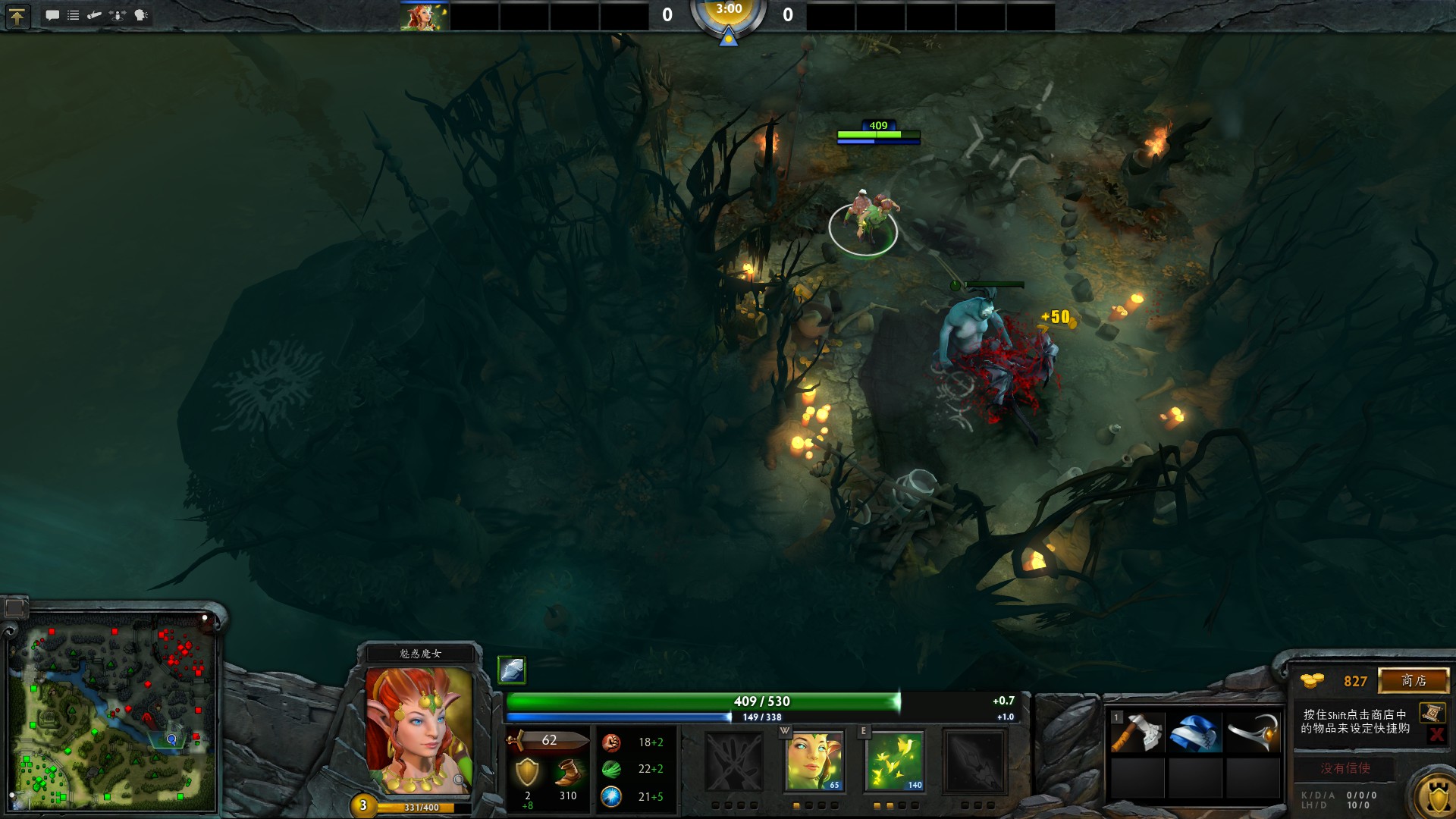Open the combat log icon

tap(95, 15)
